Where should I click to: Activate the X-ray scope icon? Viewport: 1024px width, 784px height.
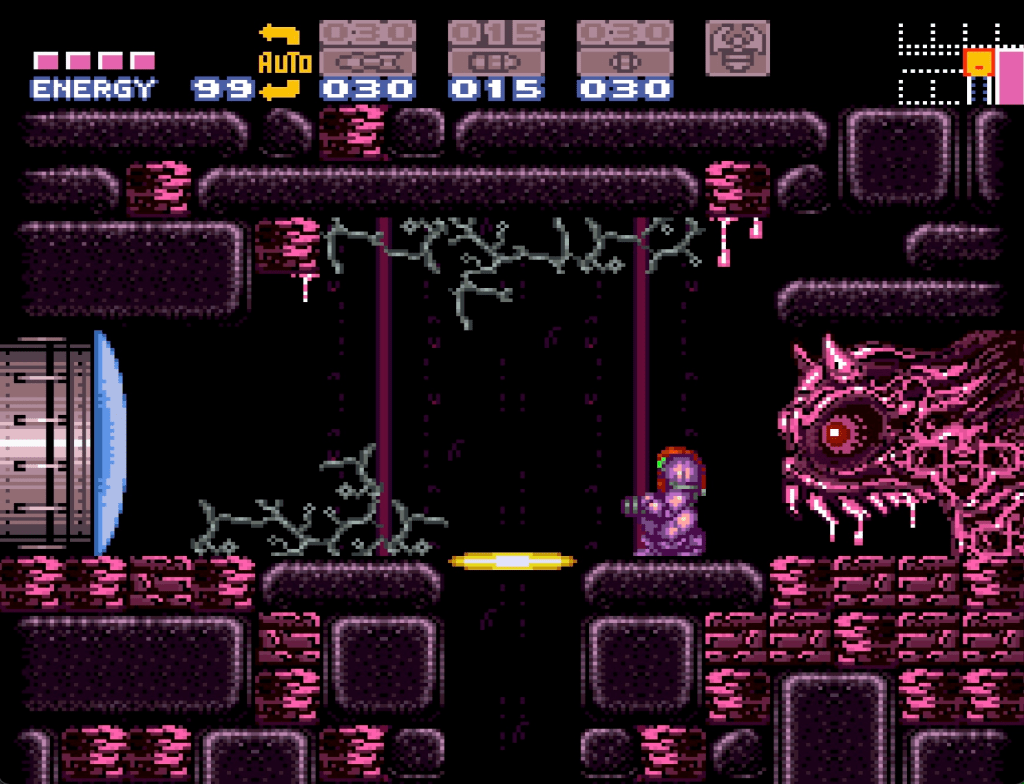737,47
